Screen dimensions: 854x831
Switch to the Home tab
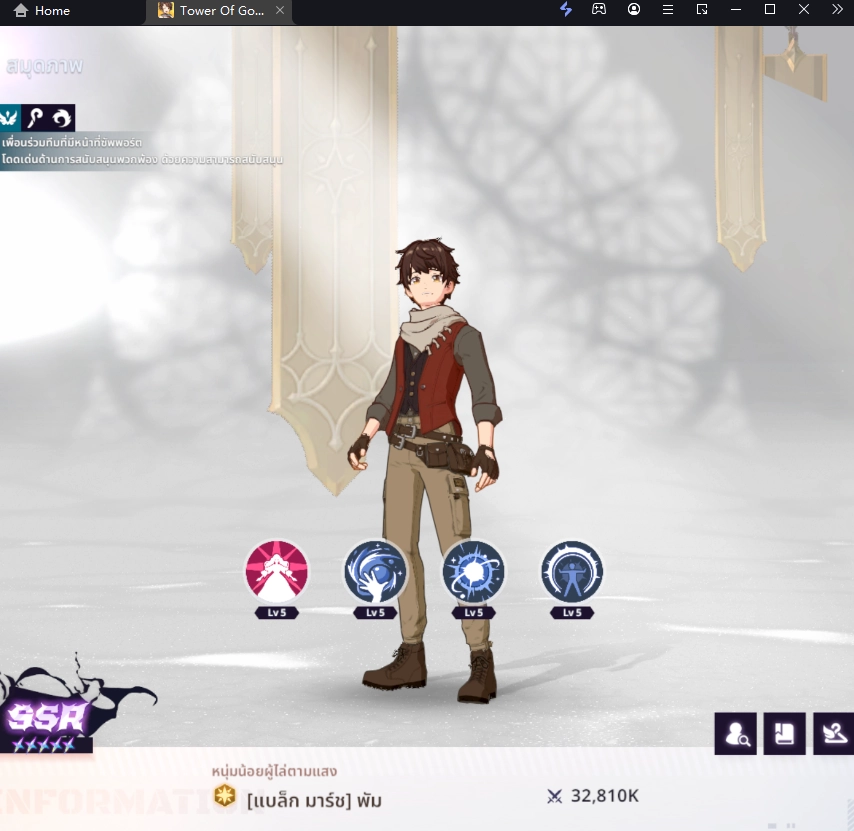(x=42, y=10)
